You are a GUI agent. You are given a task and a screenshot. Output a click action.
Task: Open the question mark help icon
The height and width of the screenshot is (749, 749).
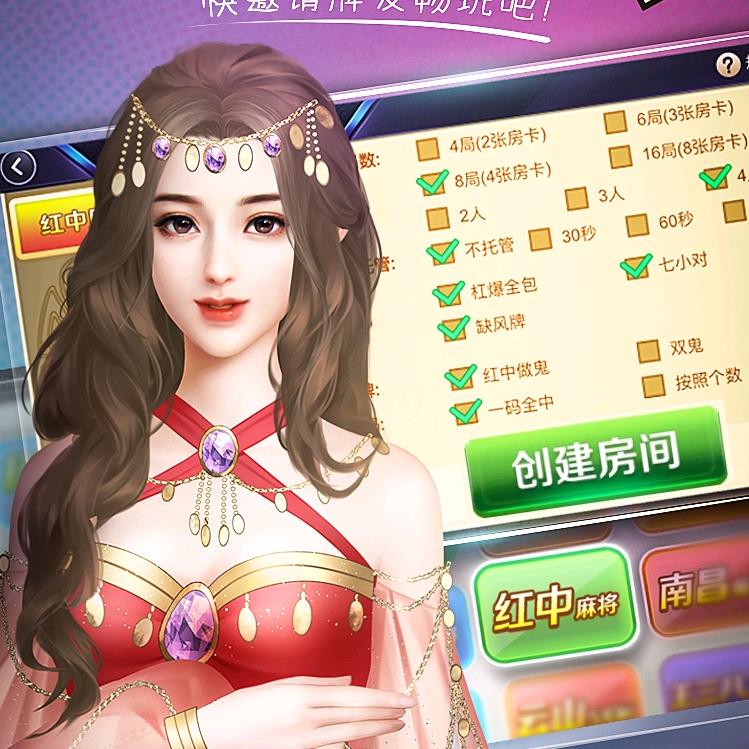tap(728, 66)
